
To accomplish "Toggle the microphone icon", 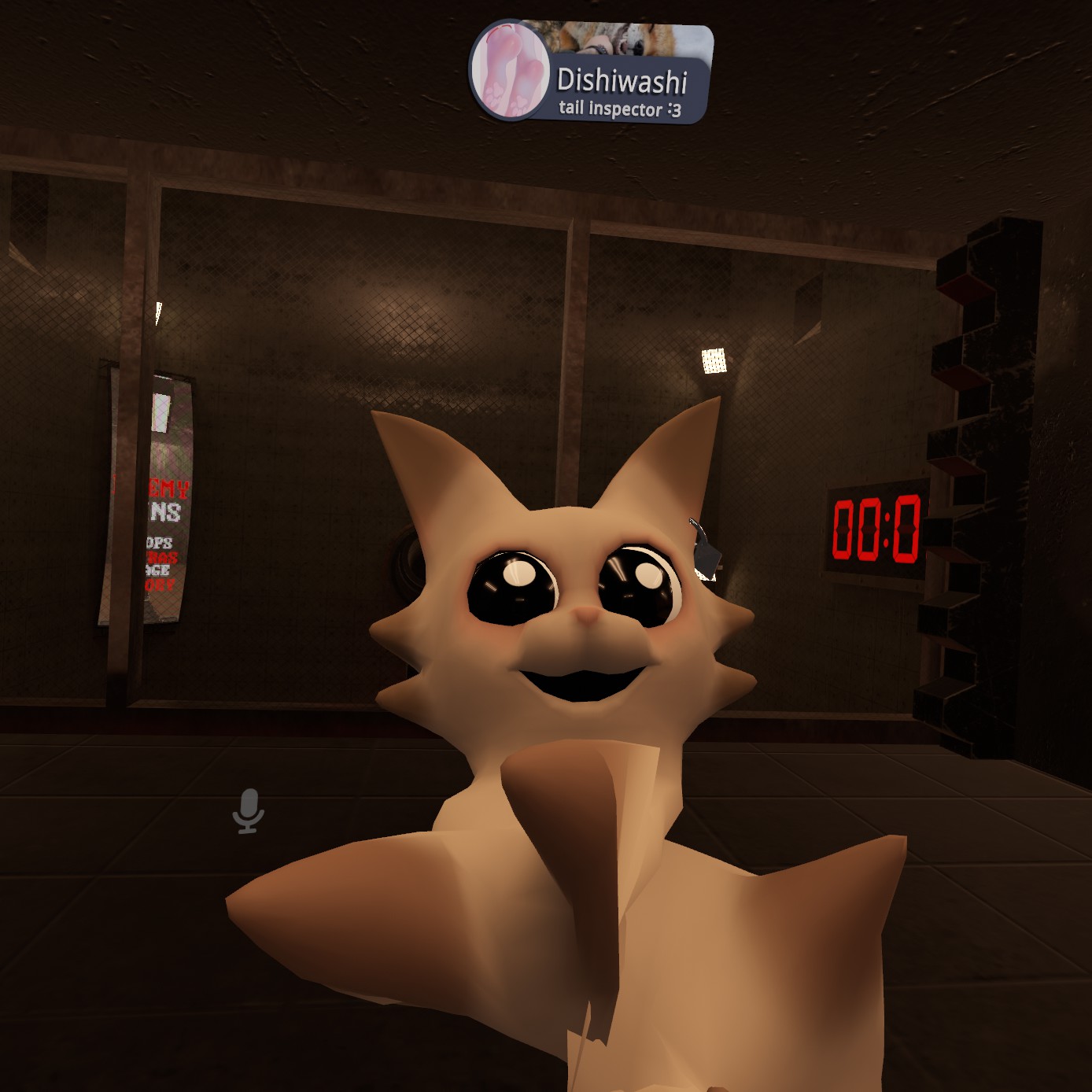I will tap(249, 810).
